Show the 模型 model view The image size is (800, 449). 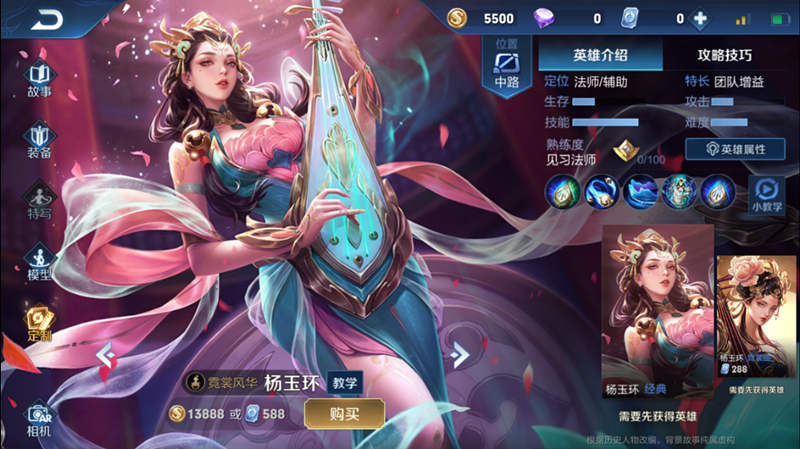[39, 262]
